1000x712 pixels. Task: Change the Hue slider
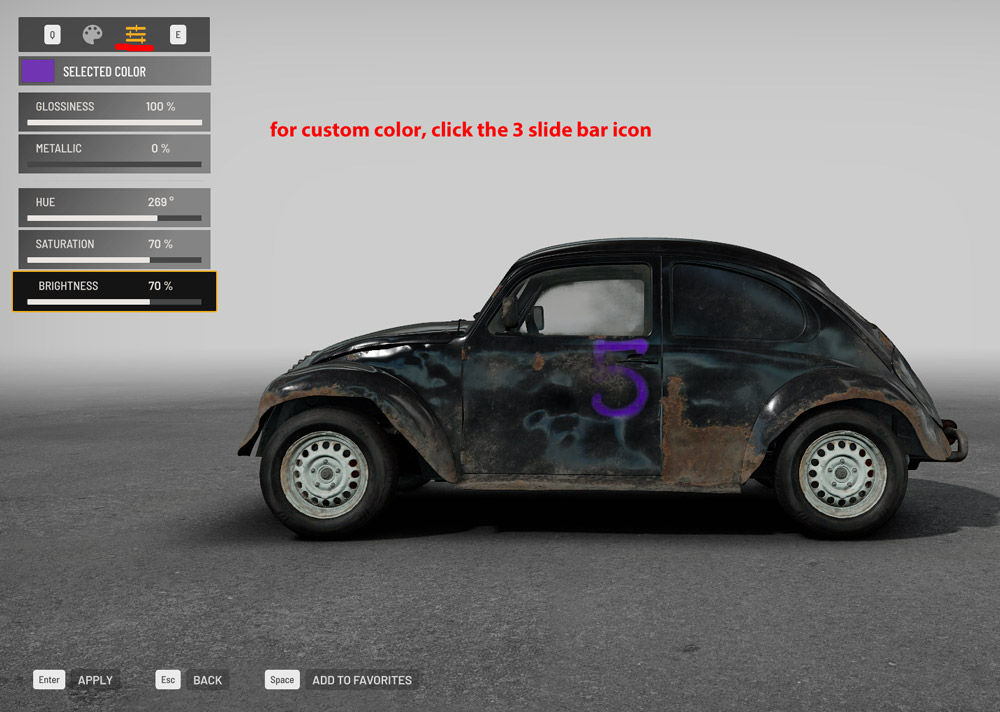point(114,217)
